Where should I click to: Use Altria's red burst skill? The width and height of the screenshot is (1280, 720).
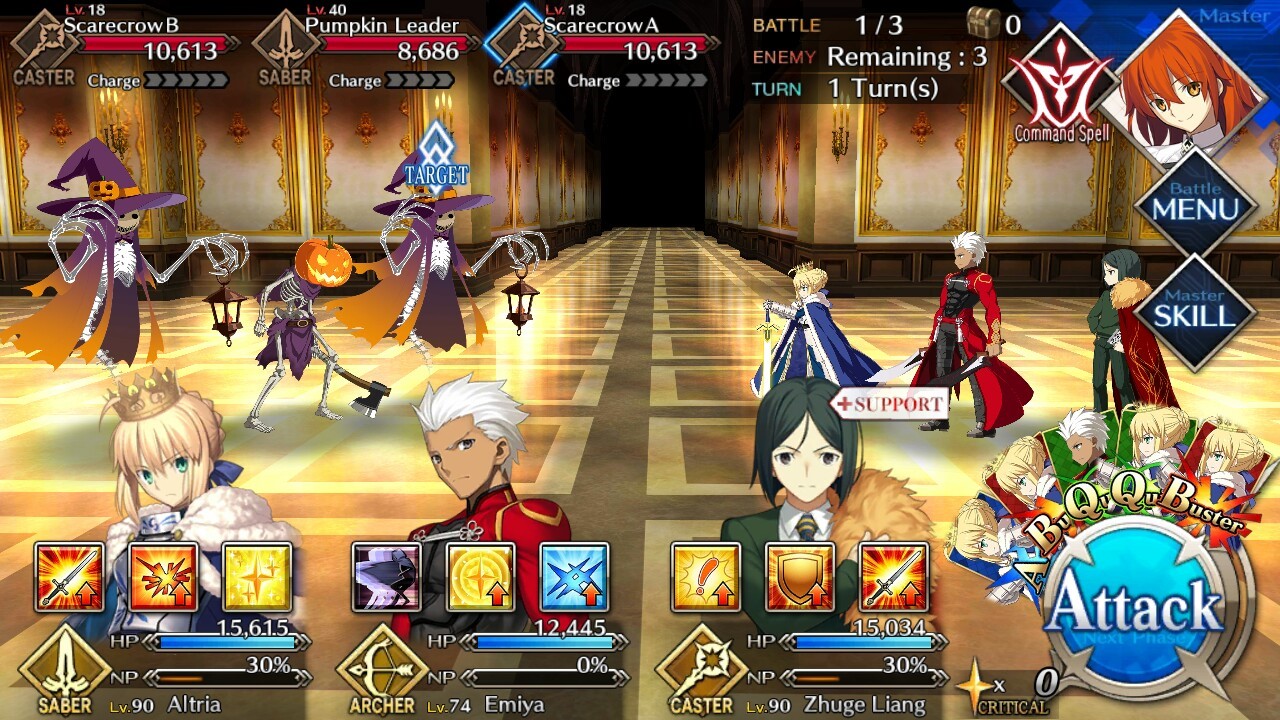pyautogui.click(x=163, y=577)
